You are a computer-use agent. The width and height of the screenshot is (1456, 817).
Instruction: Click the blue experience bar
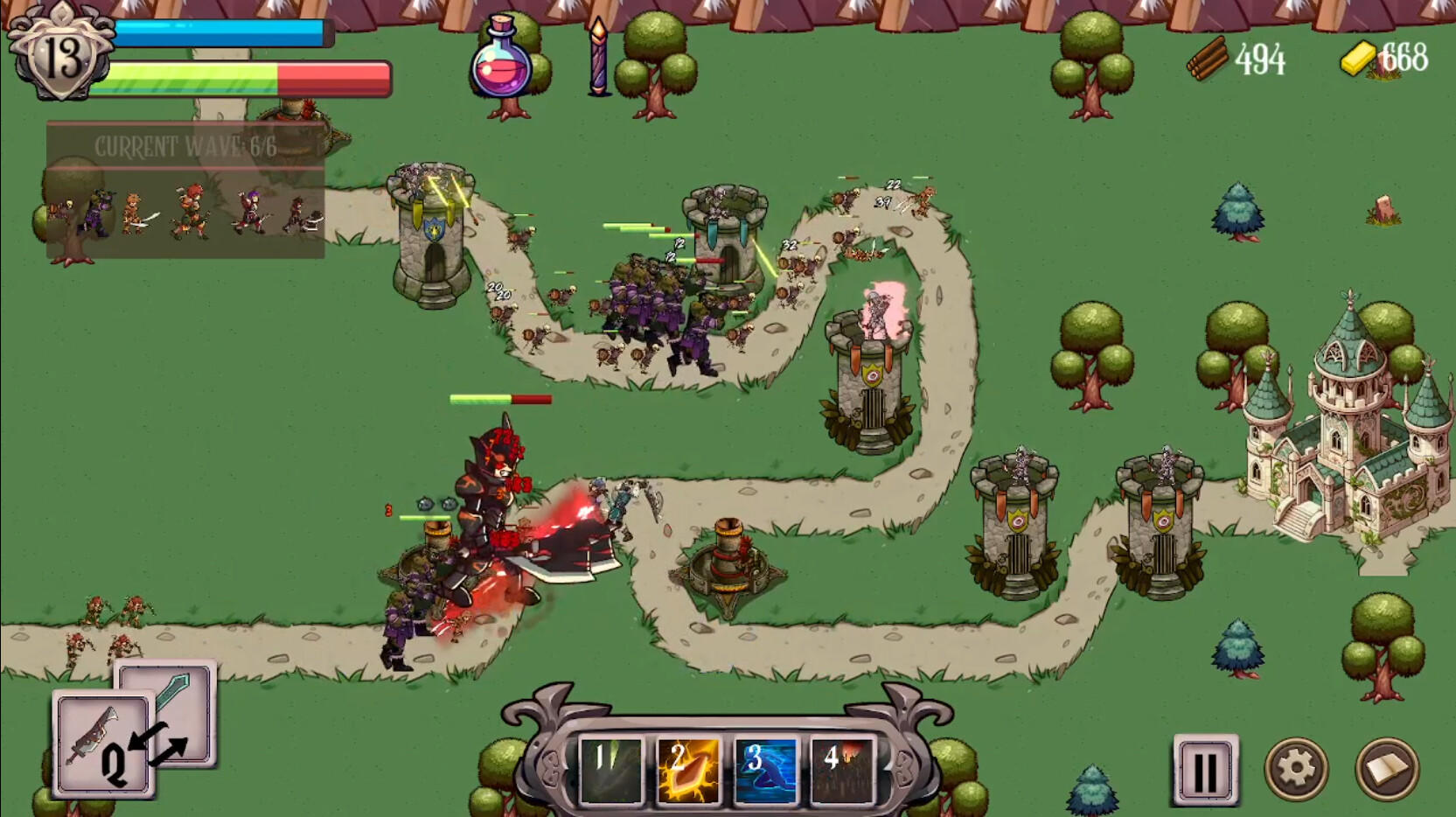pos(223,31)
